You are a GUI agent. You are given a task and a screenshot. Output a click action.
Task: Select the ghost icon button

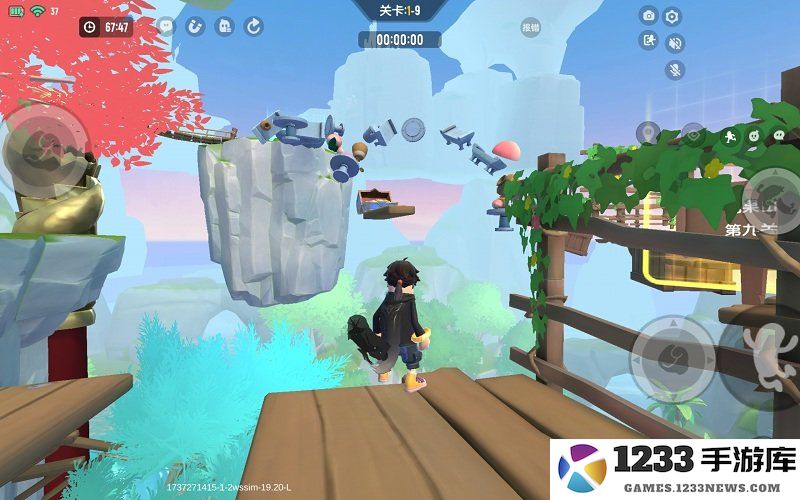tap(225, 27)
